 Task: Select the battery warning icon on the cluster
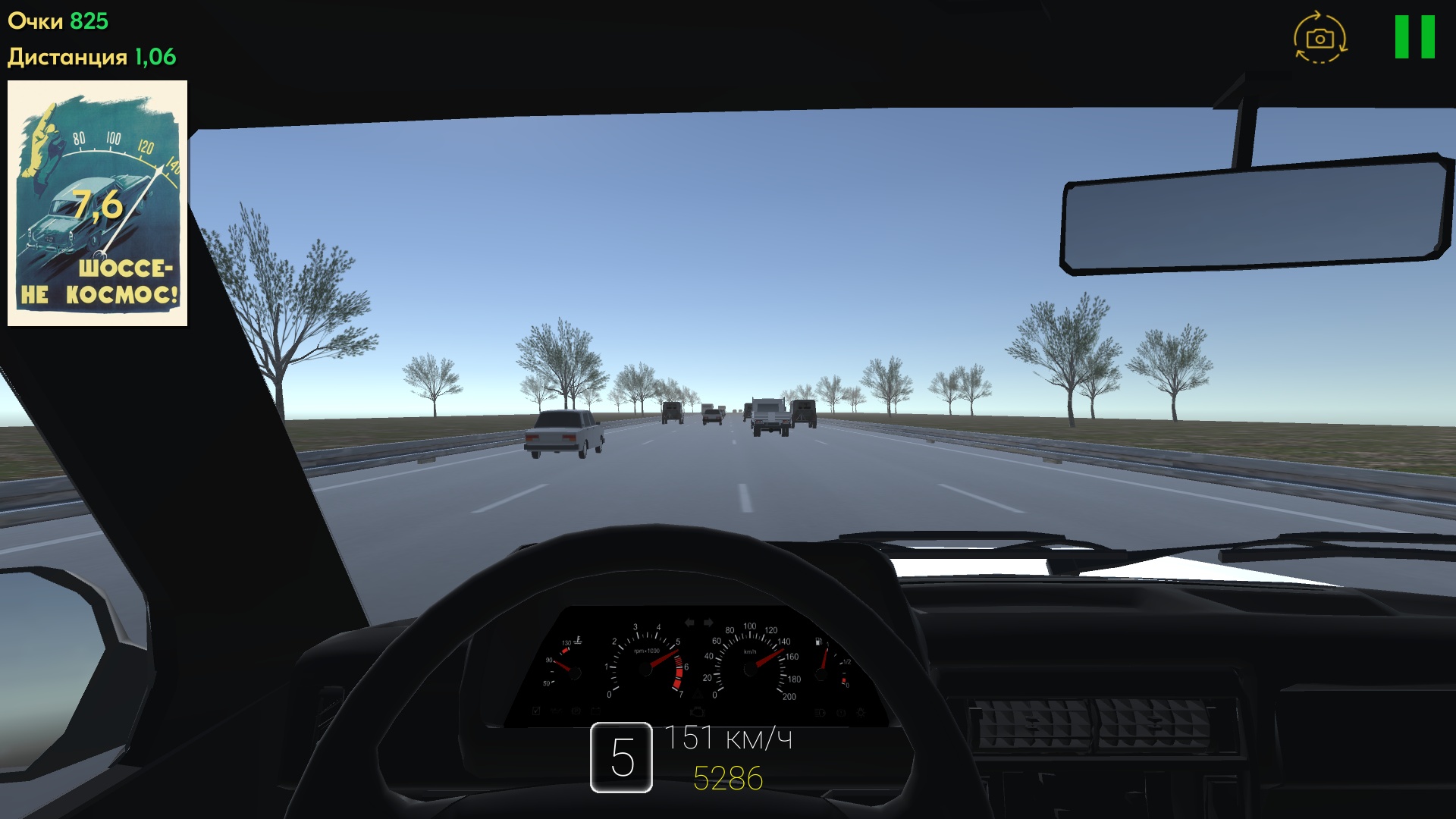(595, 711)
